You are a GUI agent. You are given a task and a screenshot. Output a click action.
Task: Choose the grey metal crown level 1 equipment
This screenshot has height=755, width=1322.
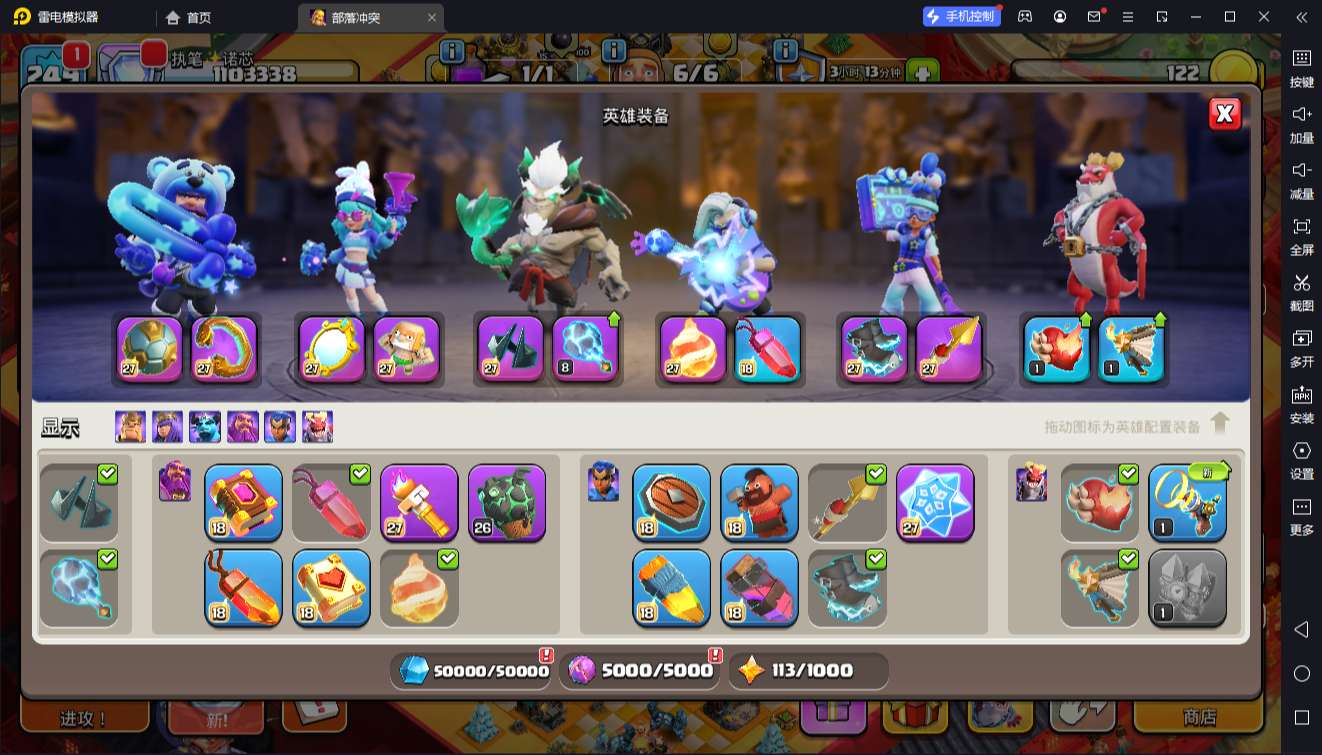1187,588
